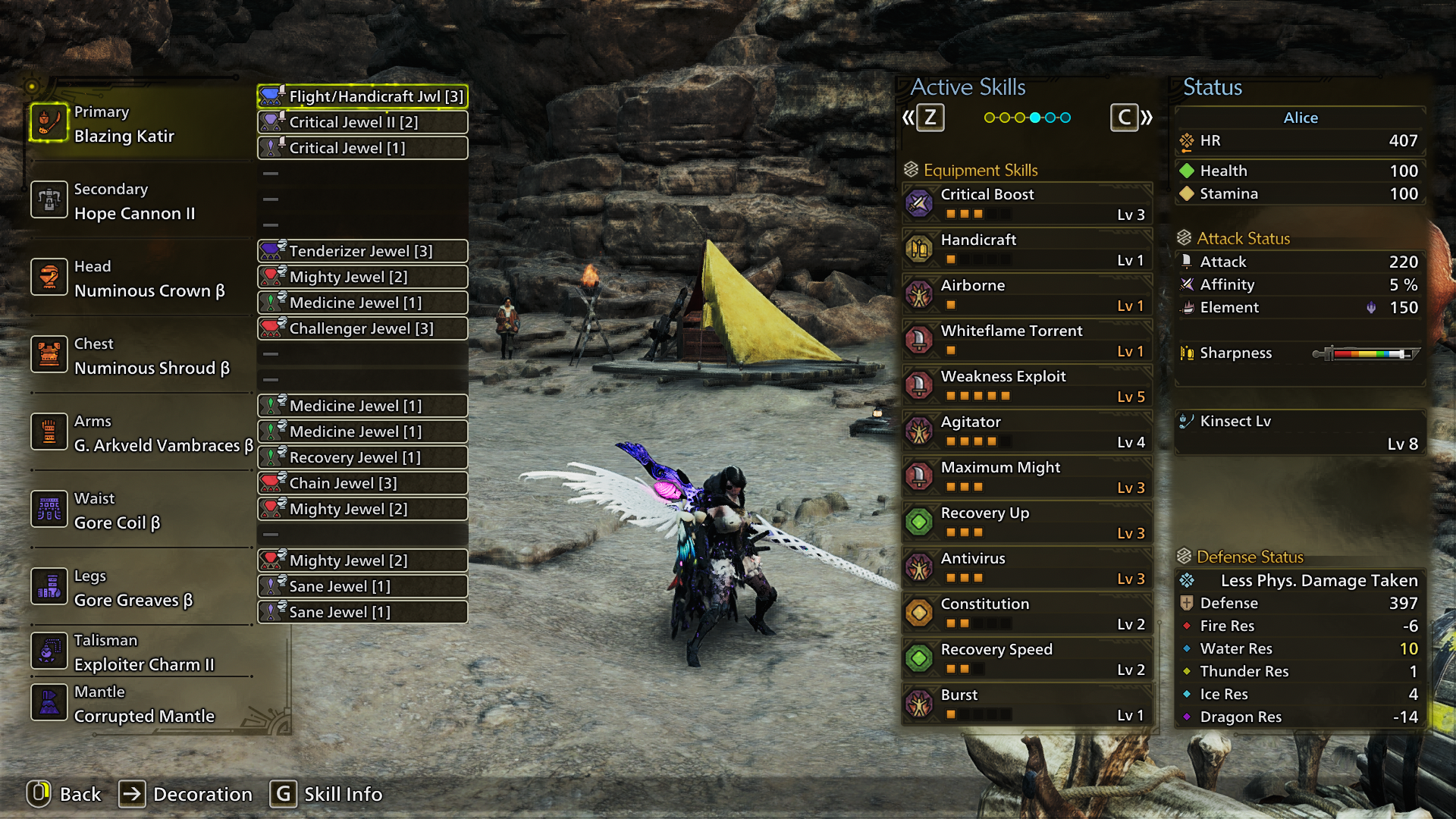Choose the Chain Jewel [3] decoration
Image resolution: width=1456 pixels, height=819 pixels.
click(362, 483)
